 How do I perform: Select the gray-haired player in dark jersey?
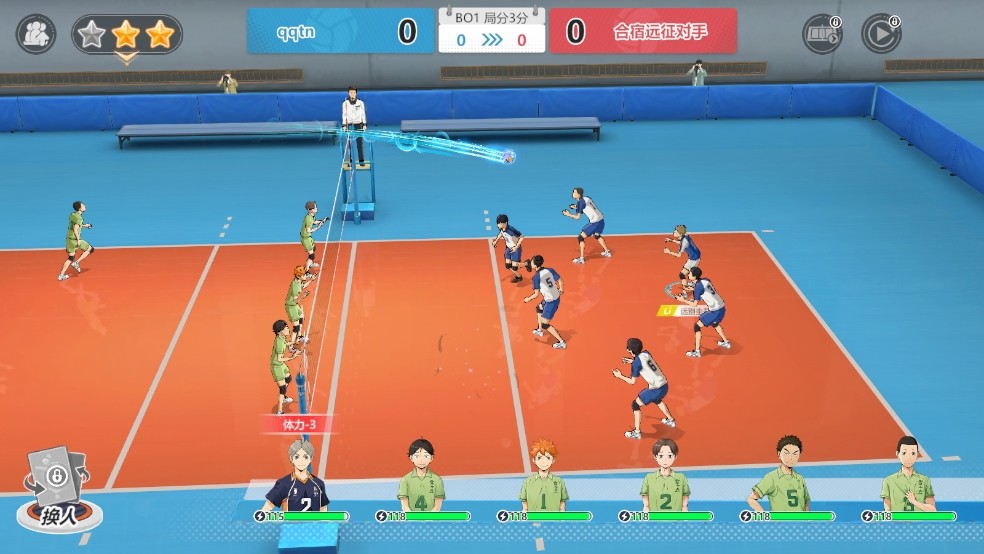coord(300,480)
